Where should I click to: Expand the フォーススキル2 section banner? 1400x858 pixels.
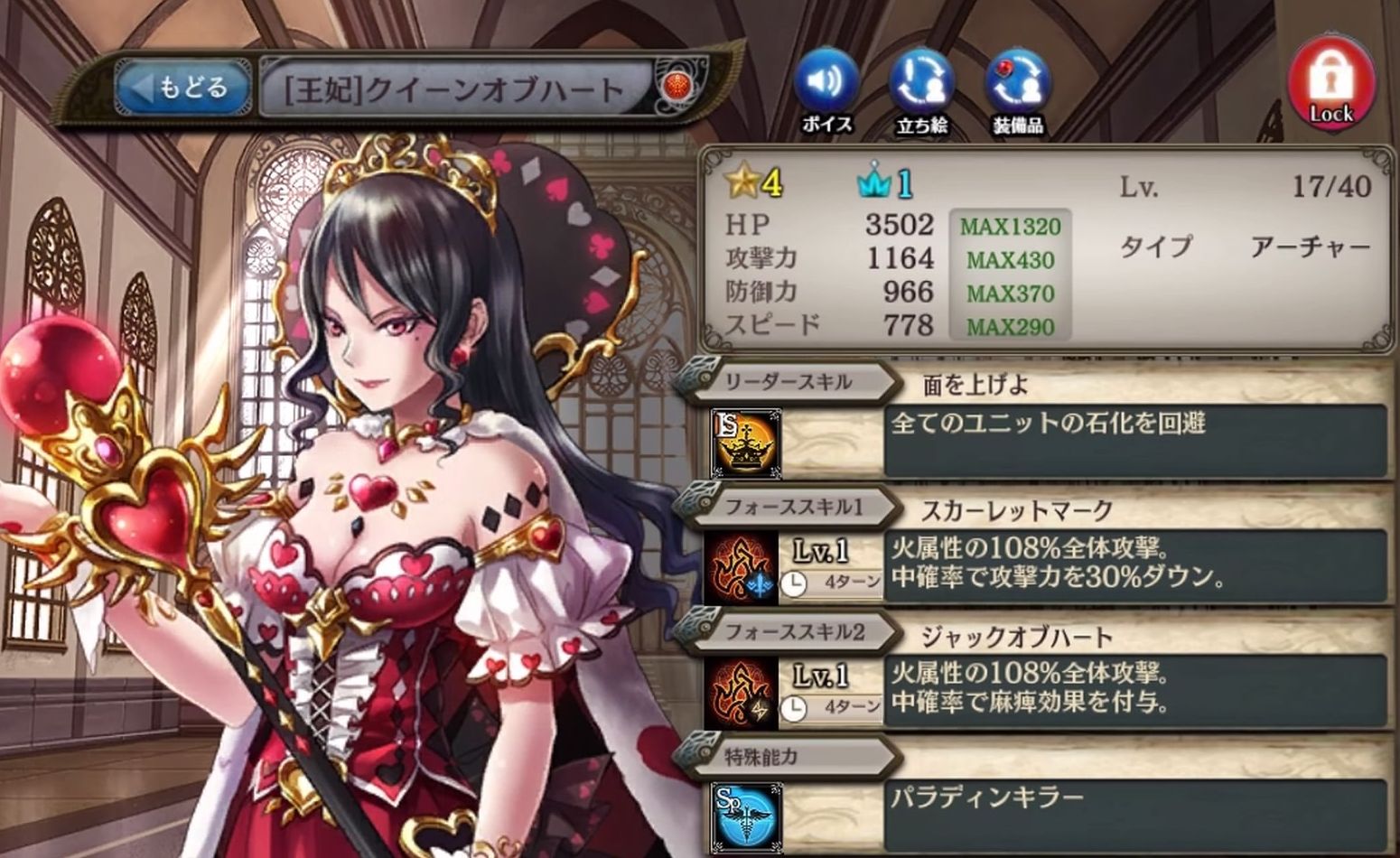(793, 632)
